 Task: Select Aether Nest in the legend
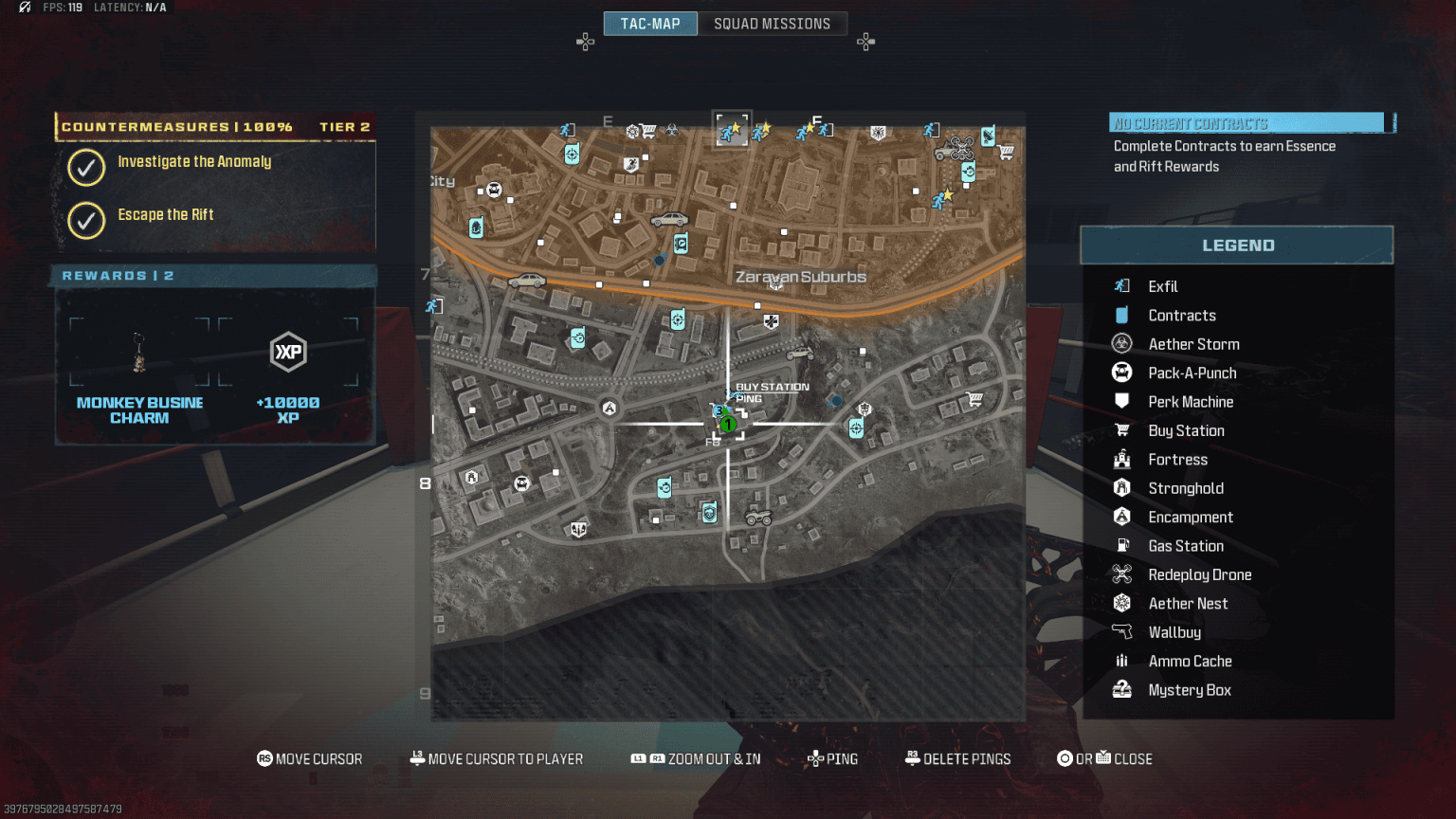pyautogui.click(x=1188, y=604)
